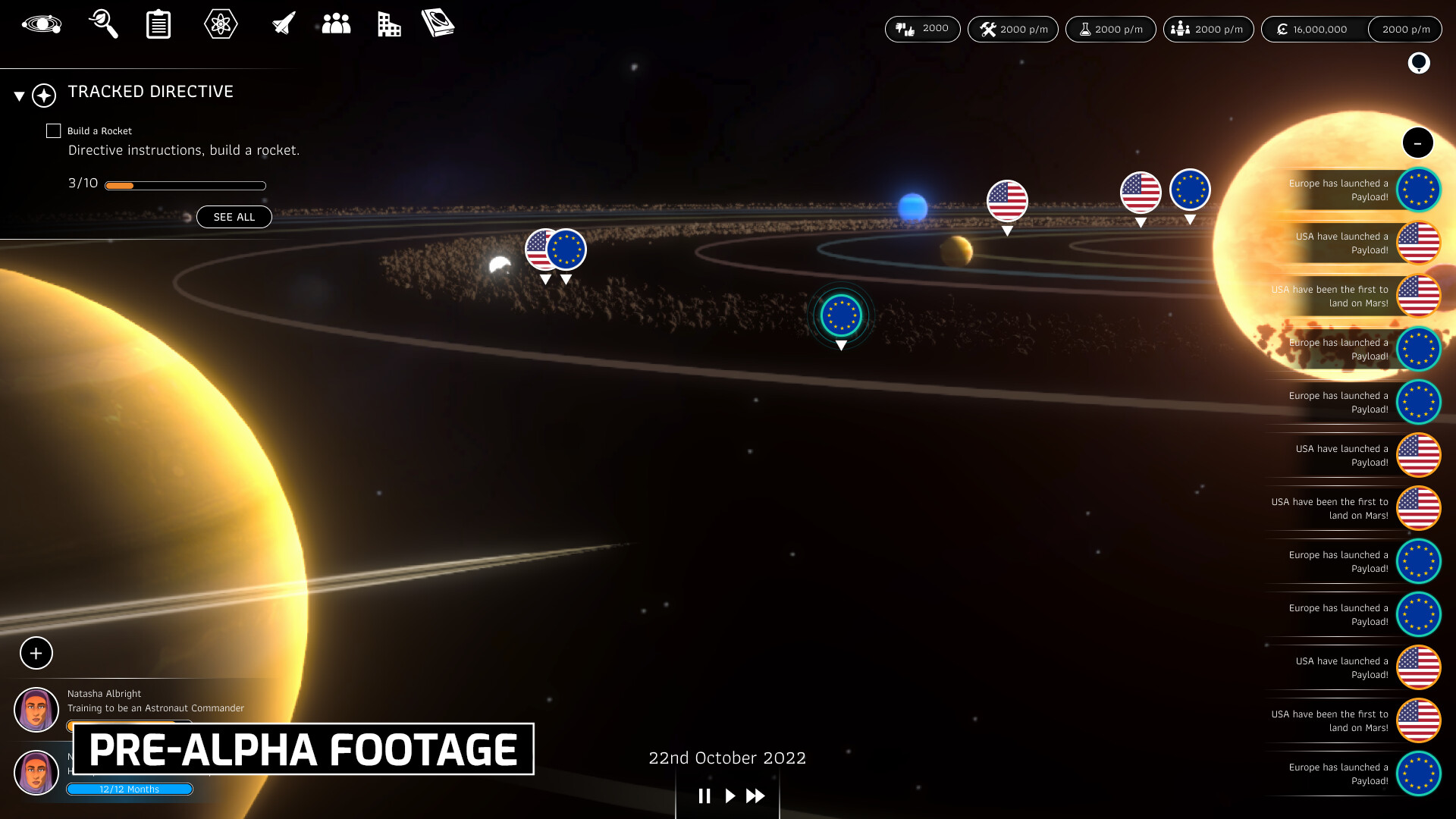Select the highlighted Europe mission marker
This screenshot has height=819, width=1456.
(x=841, y=315)
